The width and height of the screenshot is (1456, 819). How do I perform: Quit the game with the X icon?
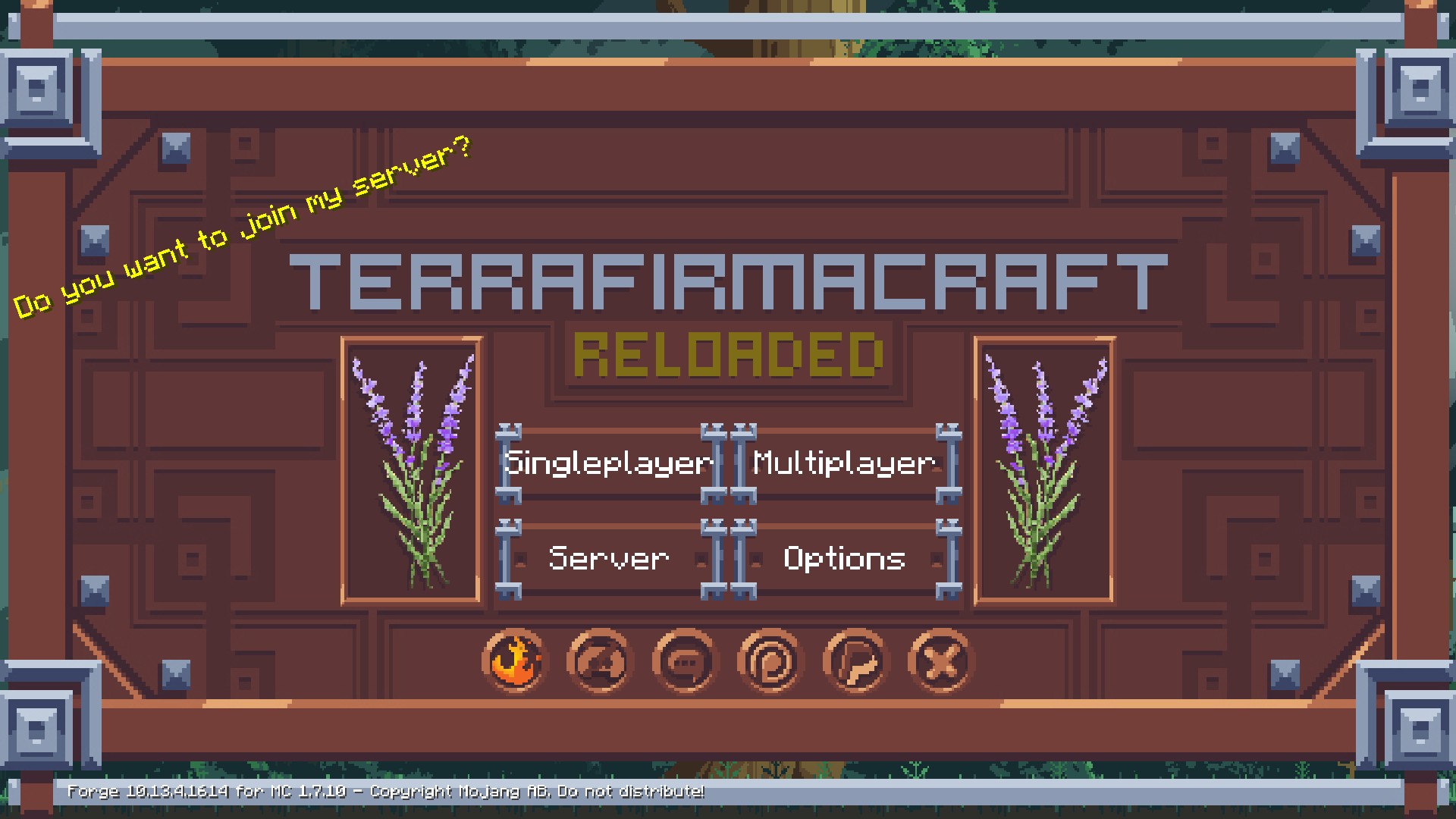940,661
